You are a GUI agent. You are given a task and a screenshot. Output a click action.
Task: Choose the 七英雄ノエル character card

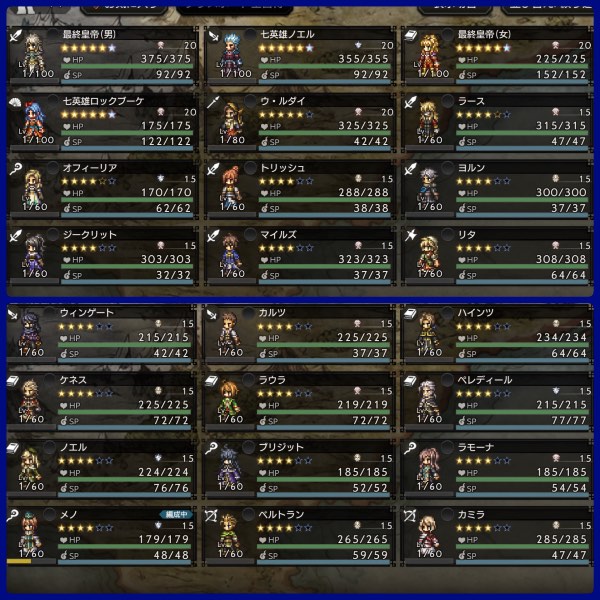[302, 57]
